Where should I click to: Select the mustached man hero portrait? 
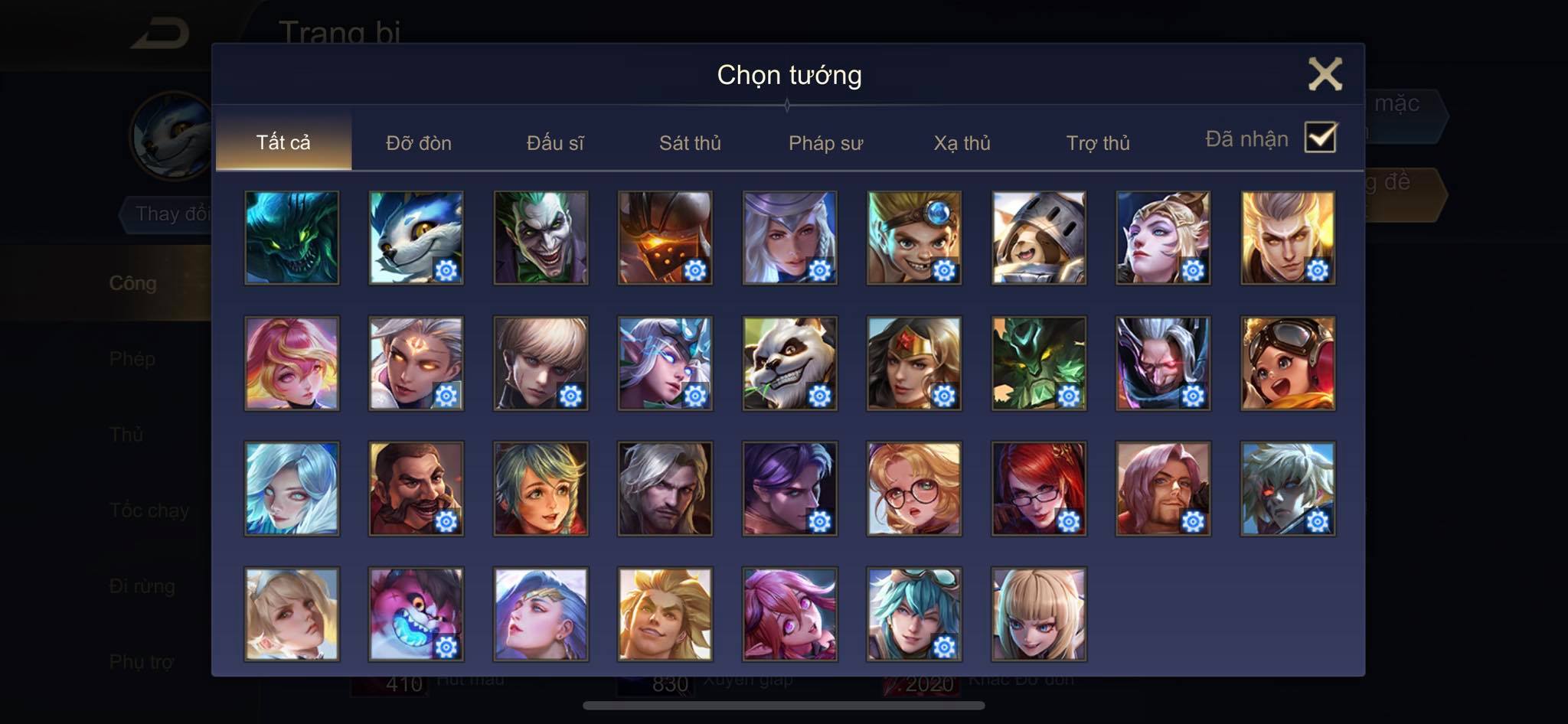tap(416, 489)
